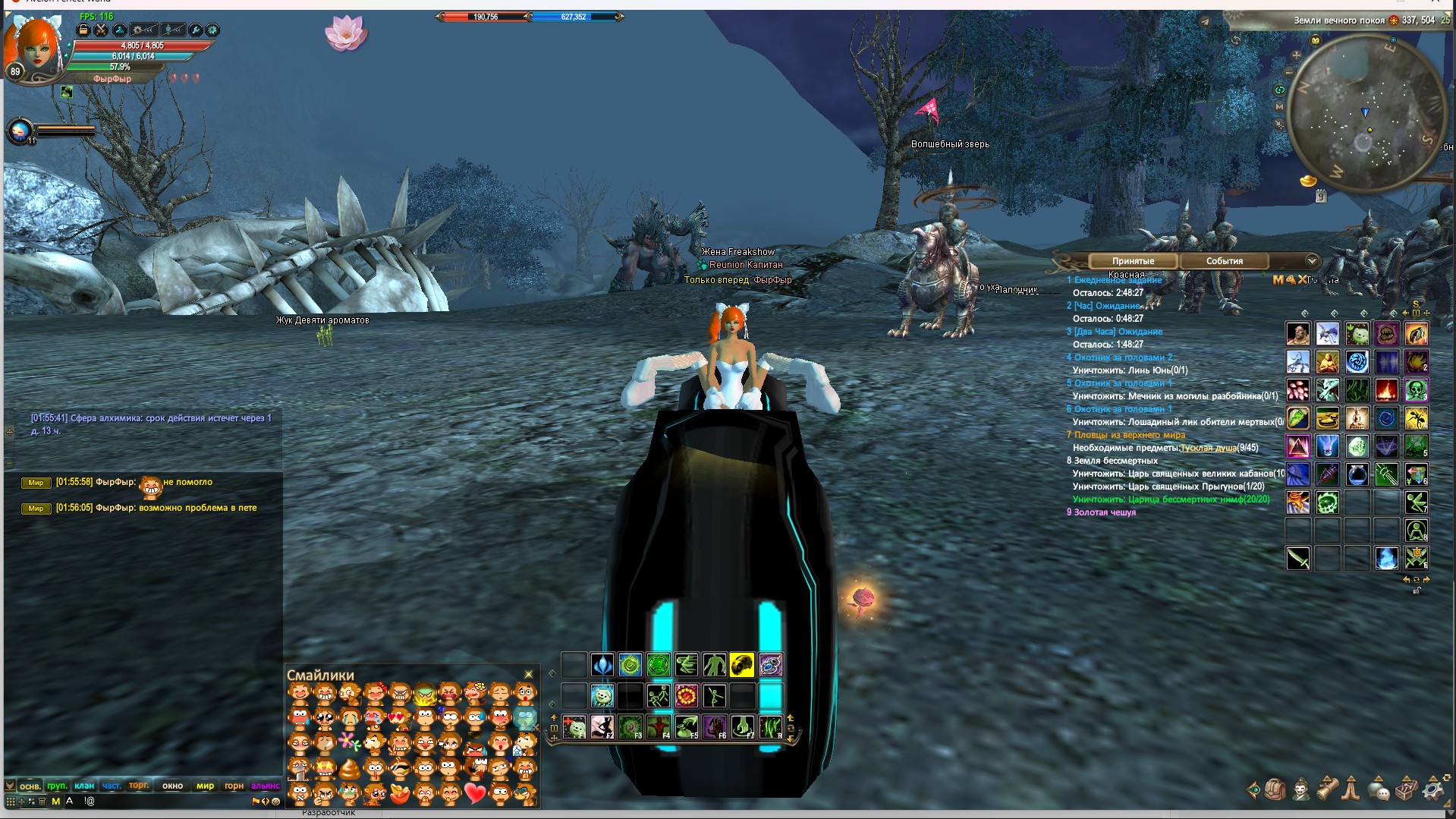Activate the F2 hotbar skill

[602, 727]
